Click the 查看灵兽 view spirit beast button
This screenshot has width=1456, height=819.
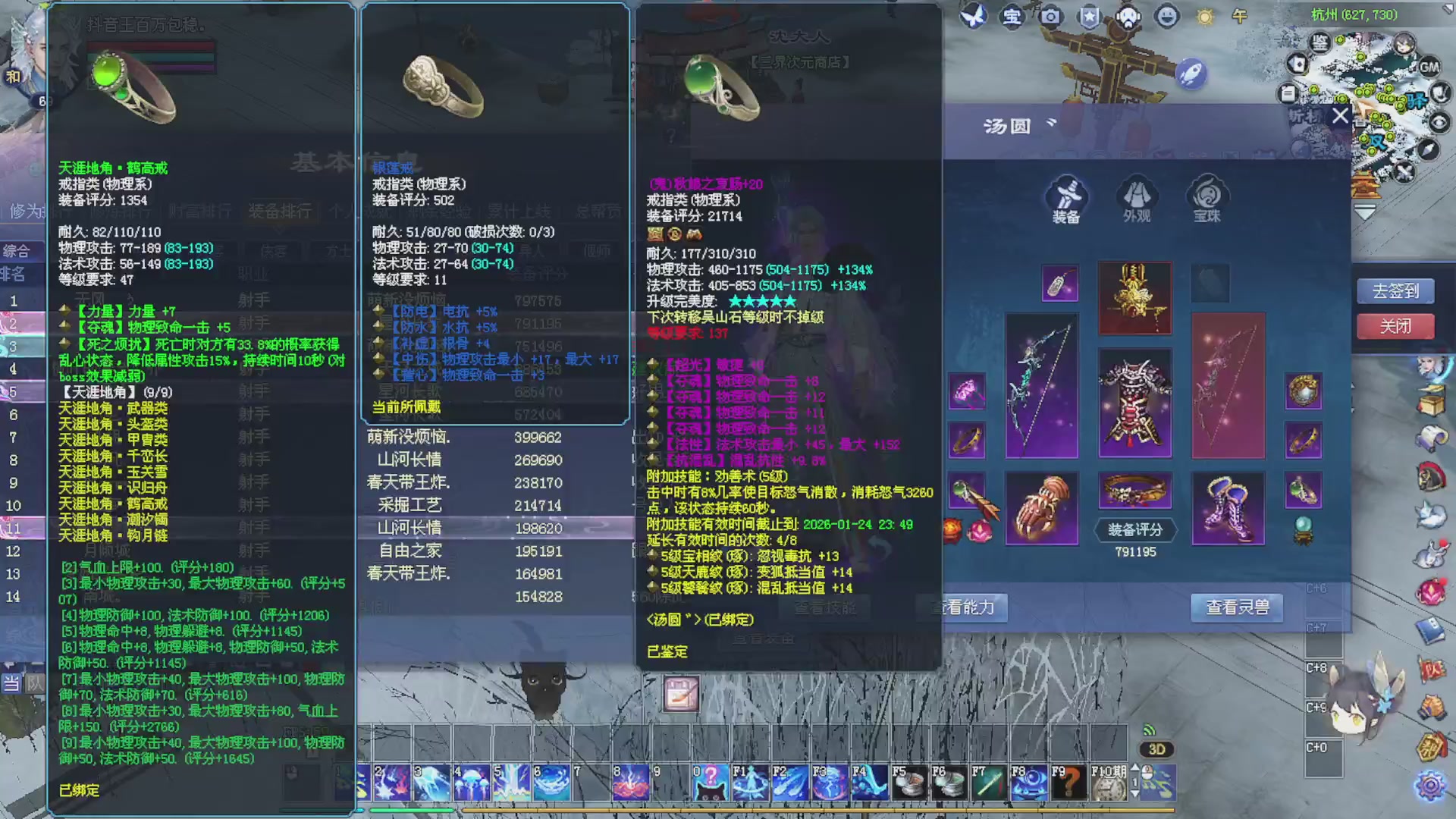(x=1236, y=607)
